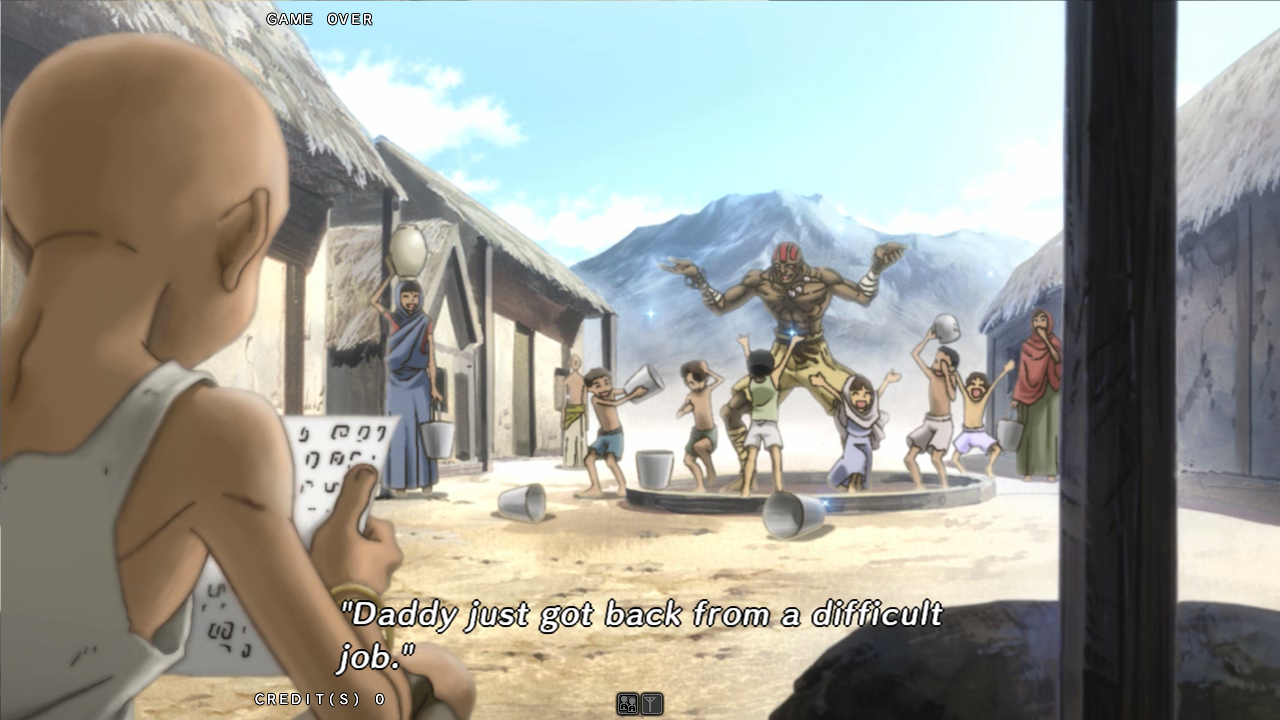The width and height of the screenshot is (1280, 720).
Task: Click the two-player link status icon
Action: (x=628, y=704)
